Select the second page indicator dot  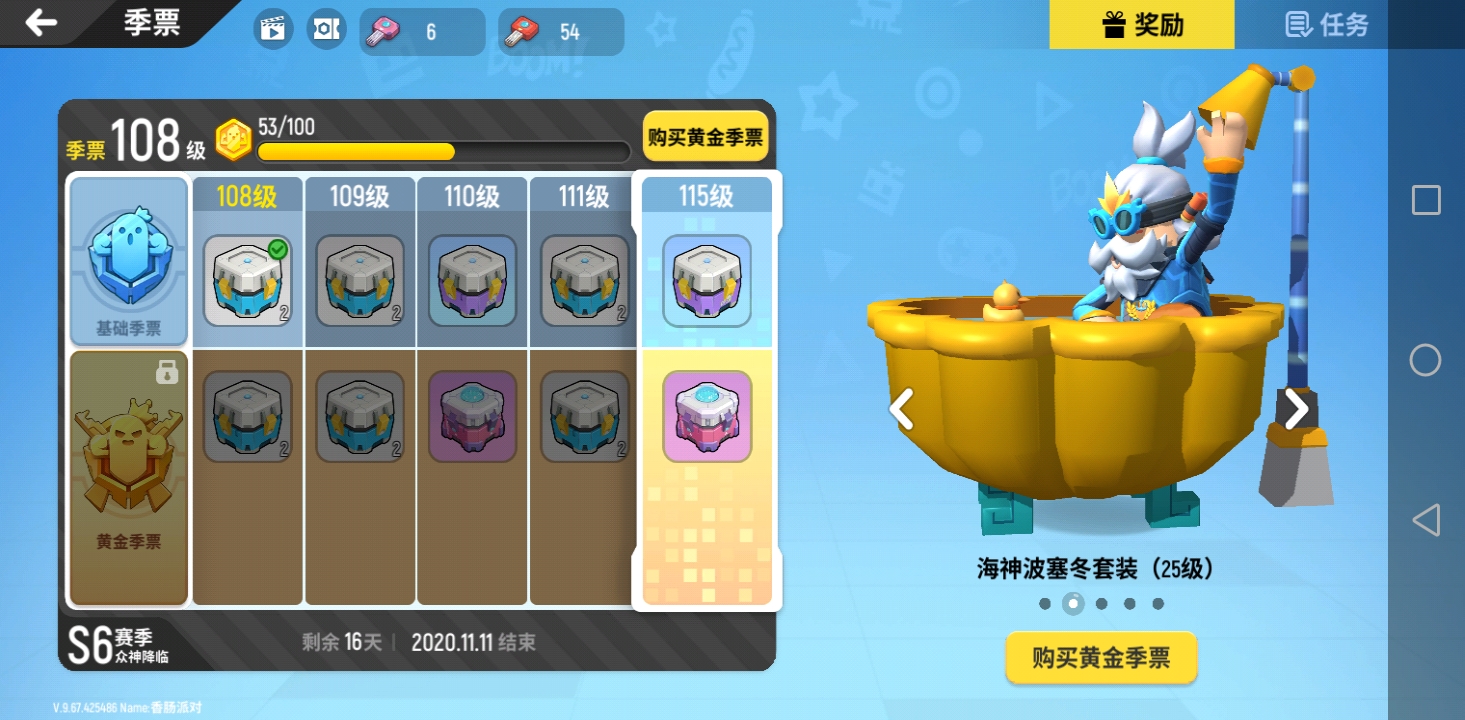[x=1075, y=602]
